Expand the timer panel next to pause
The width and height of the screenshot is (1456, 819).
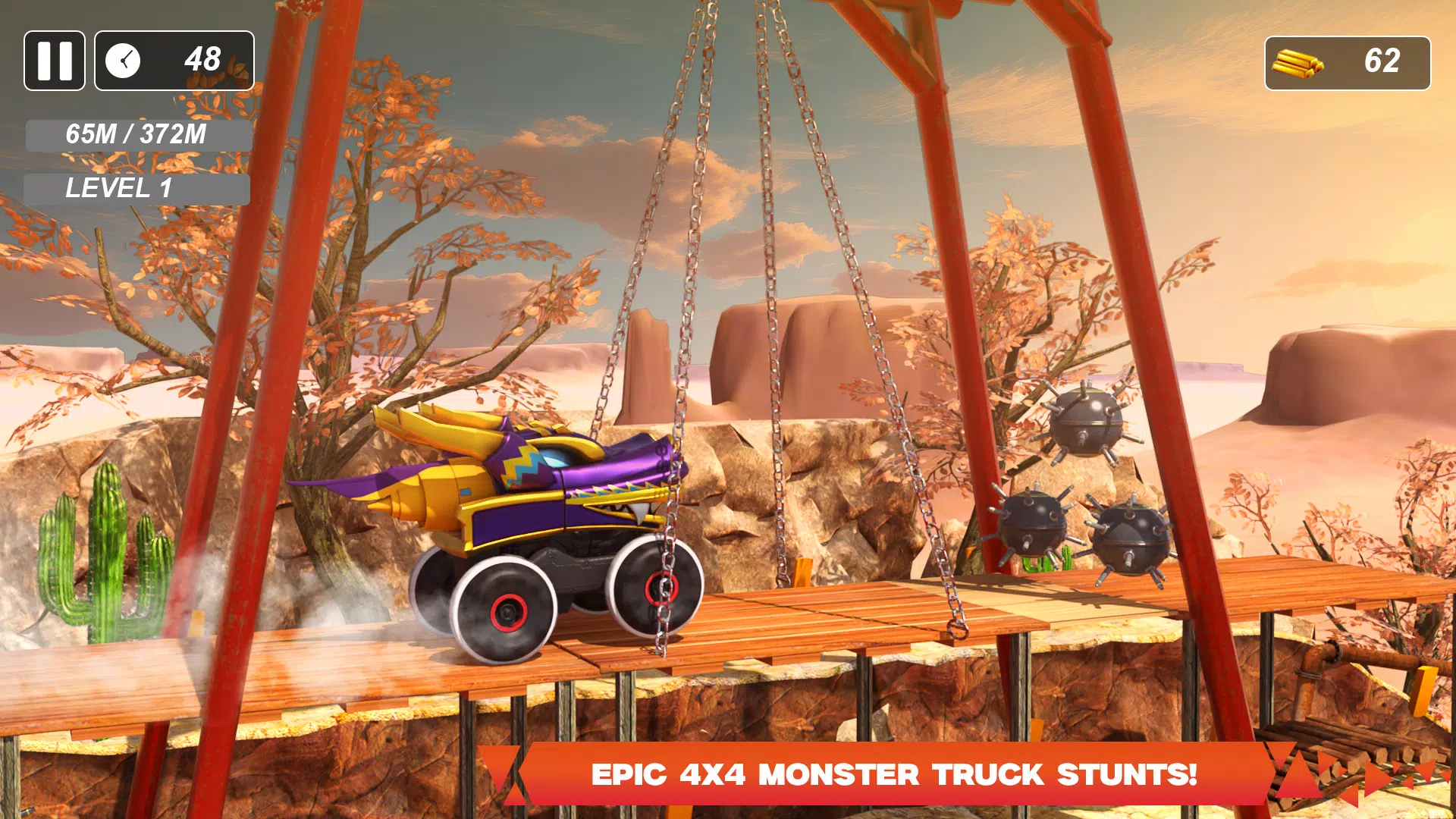[173, 59]
